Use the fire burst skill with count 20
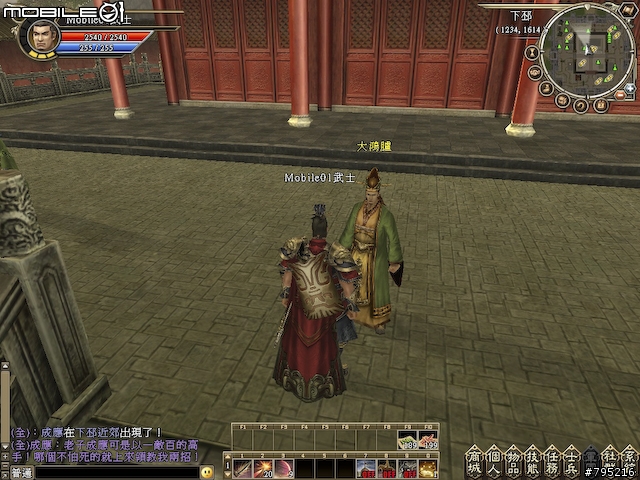Image resolution: width=640 pixels, height=480 pixels. coord(266,468)
